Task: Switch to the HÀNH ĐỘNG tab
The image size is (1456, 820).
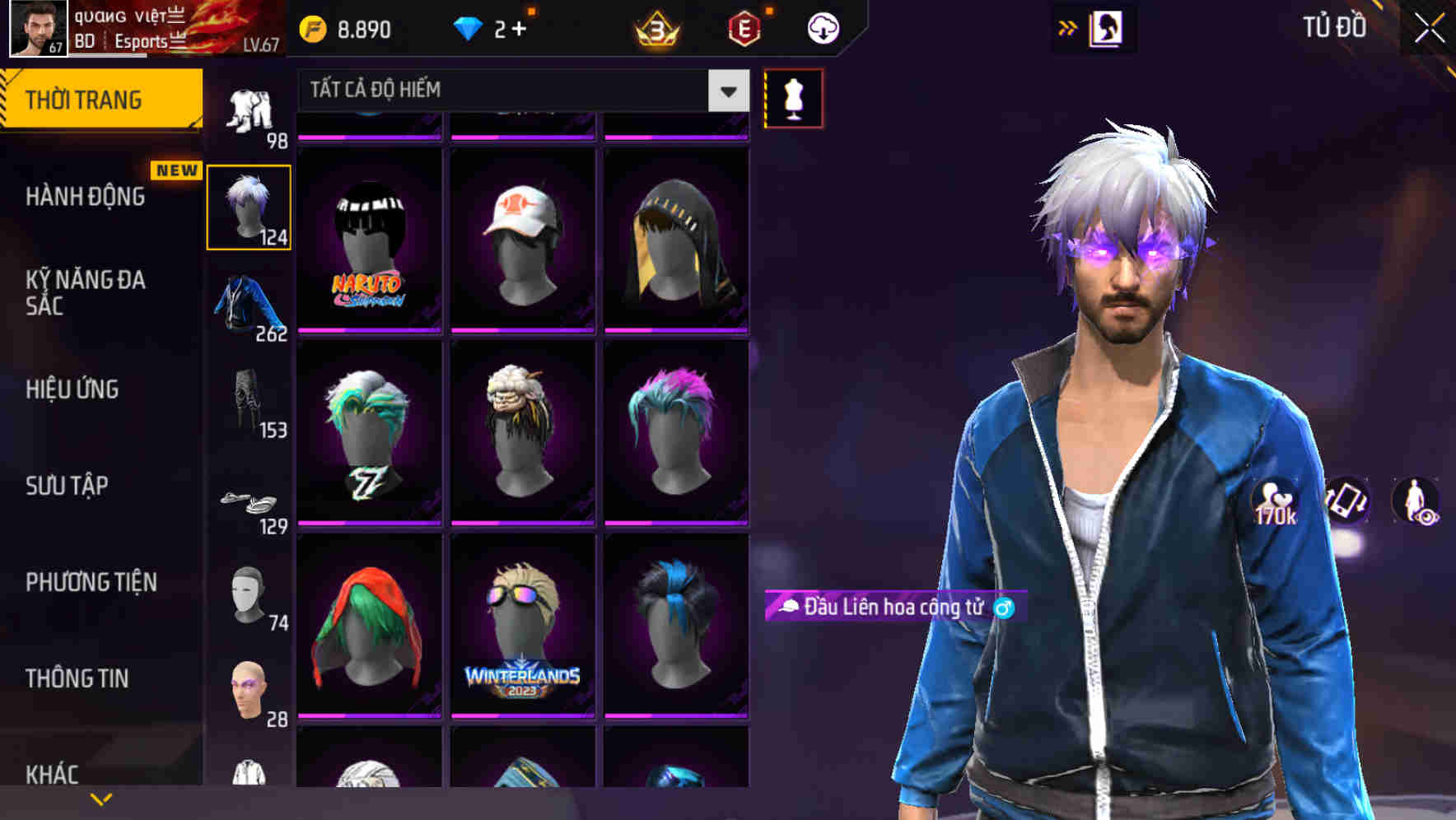Action: [86, 196]
